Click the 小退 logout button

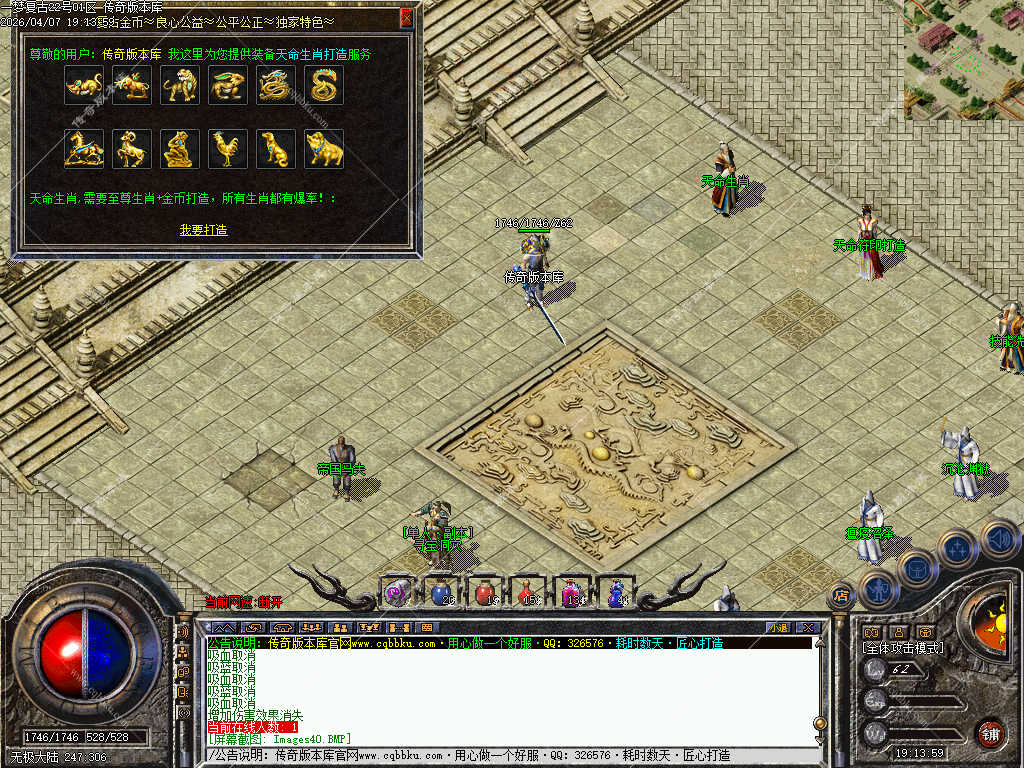(778, 627)
